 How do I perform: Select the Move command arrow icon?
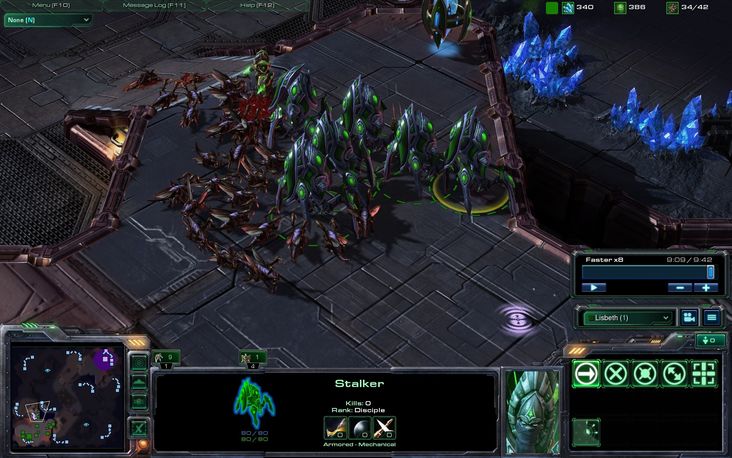[x=586, y=374]
